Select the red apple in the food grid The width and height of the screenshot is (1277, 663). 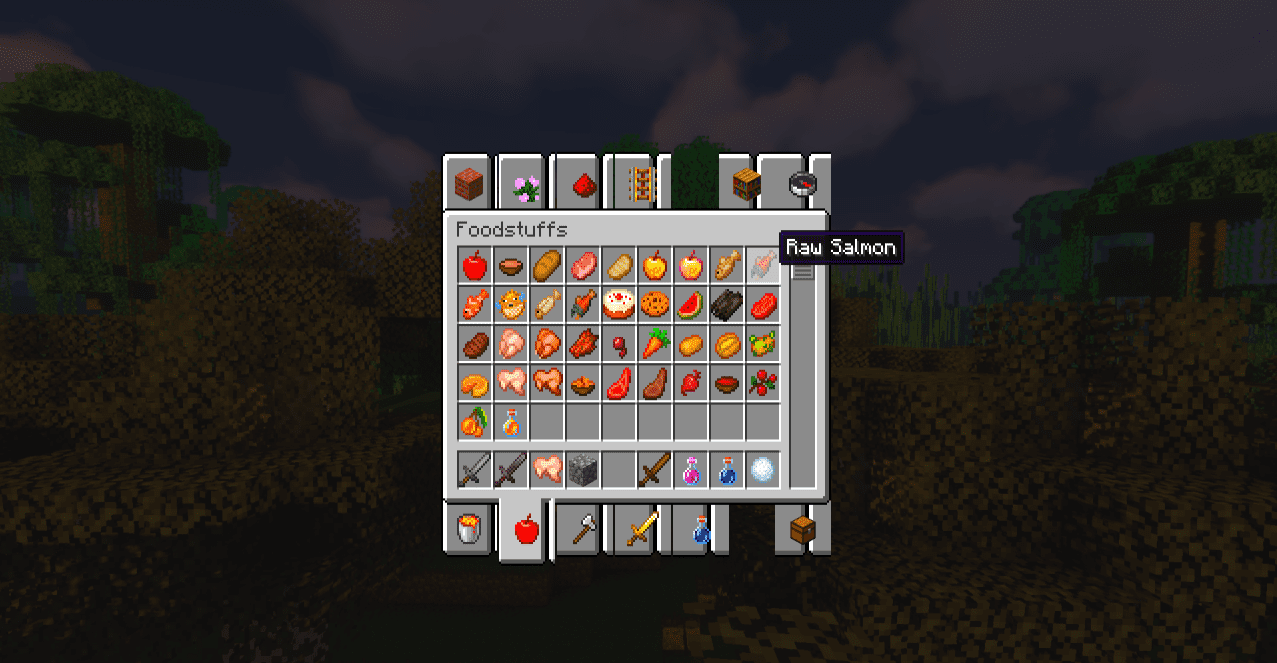pyautogui.click(x=475, y=266)
